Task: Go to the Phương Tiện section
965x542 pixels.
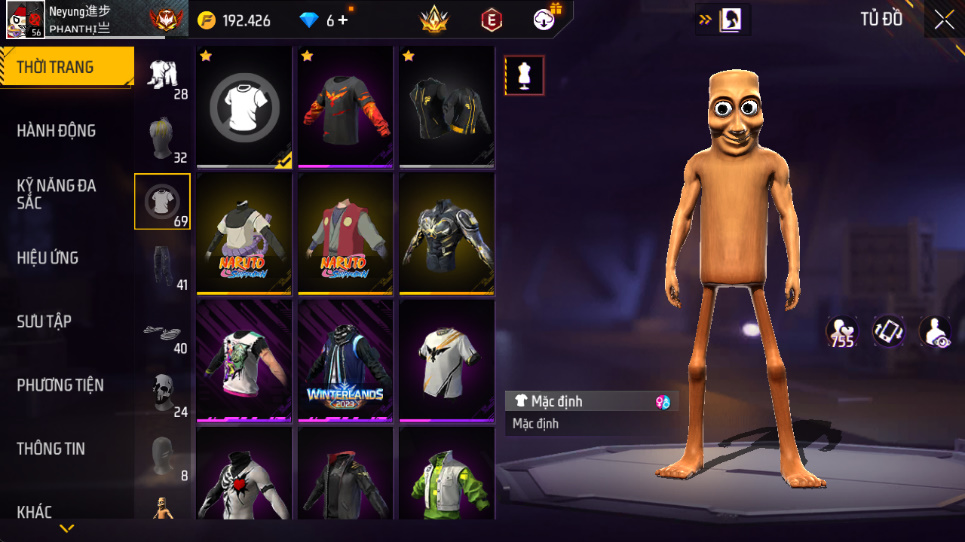Action: 60,385
